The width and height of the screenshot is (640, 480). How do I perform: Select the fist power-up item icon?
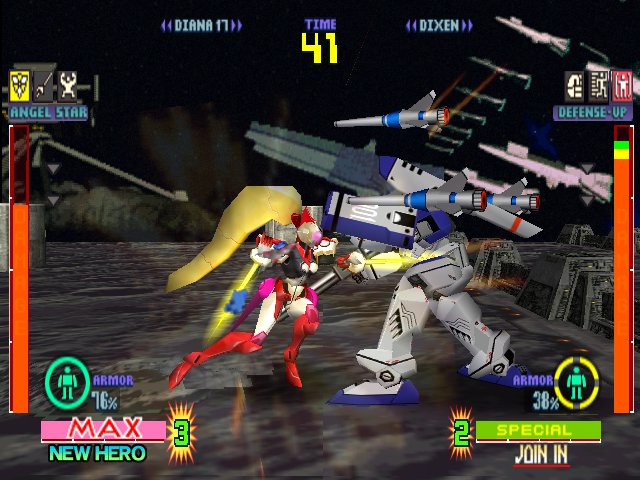pos(575,84)
